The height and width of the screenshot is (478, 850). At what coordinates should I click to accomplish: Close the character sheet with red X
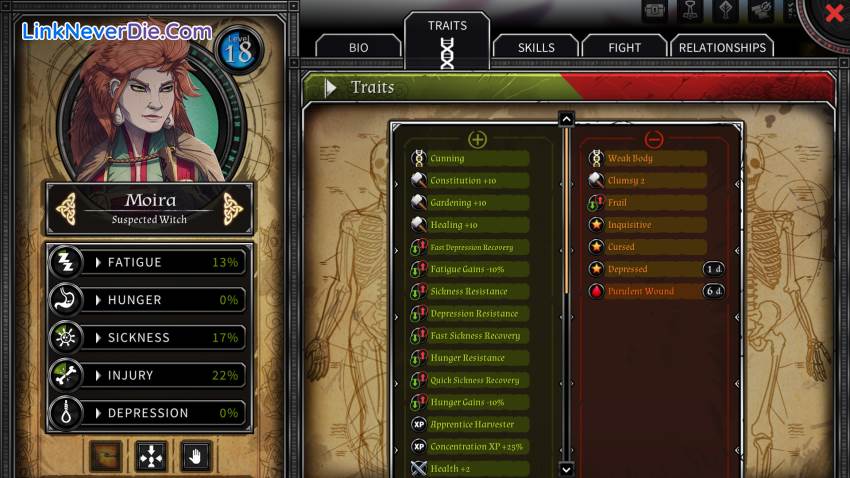(x=833, y=13)
